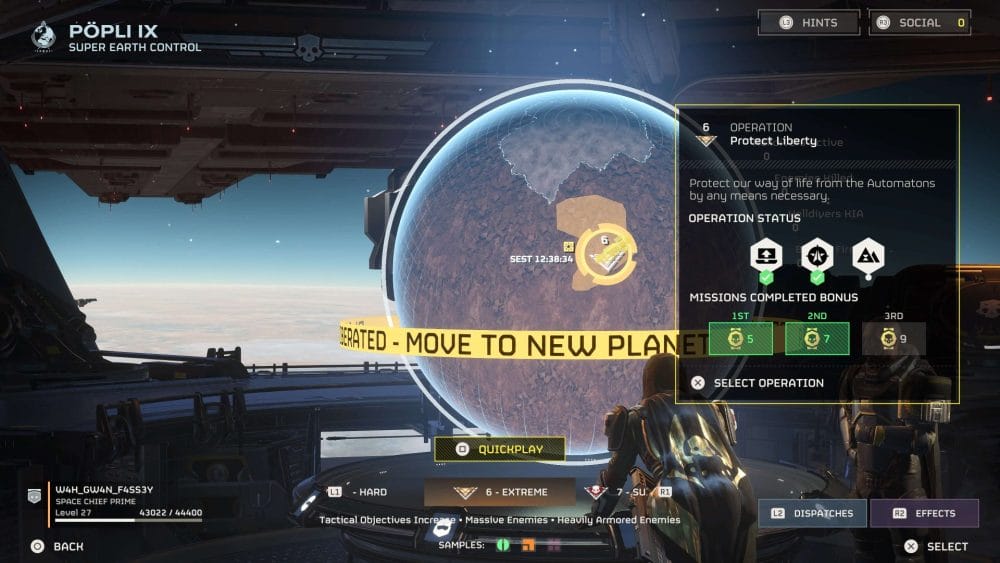This screenshot has height=563, width=1000.
Task: Select the operation marker on the planet
Action: (x=605, y=256)
